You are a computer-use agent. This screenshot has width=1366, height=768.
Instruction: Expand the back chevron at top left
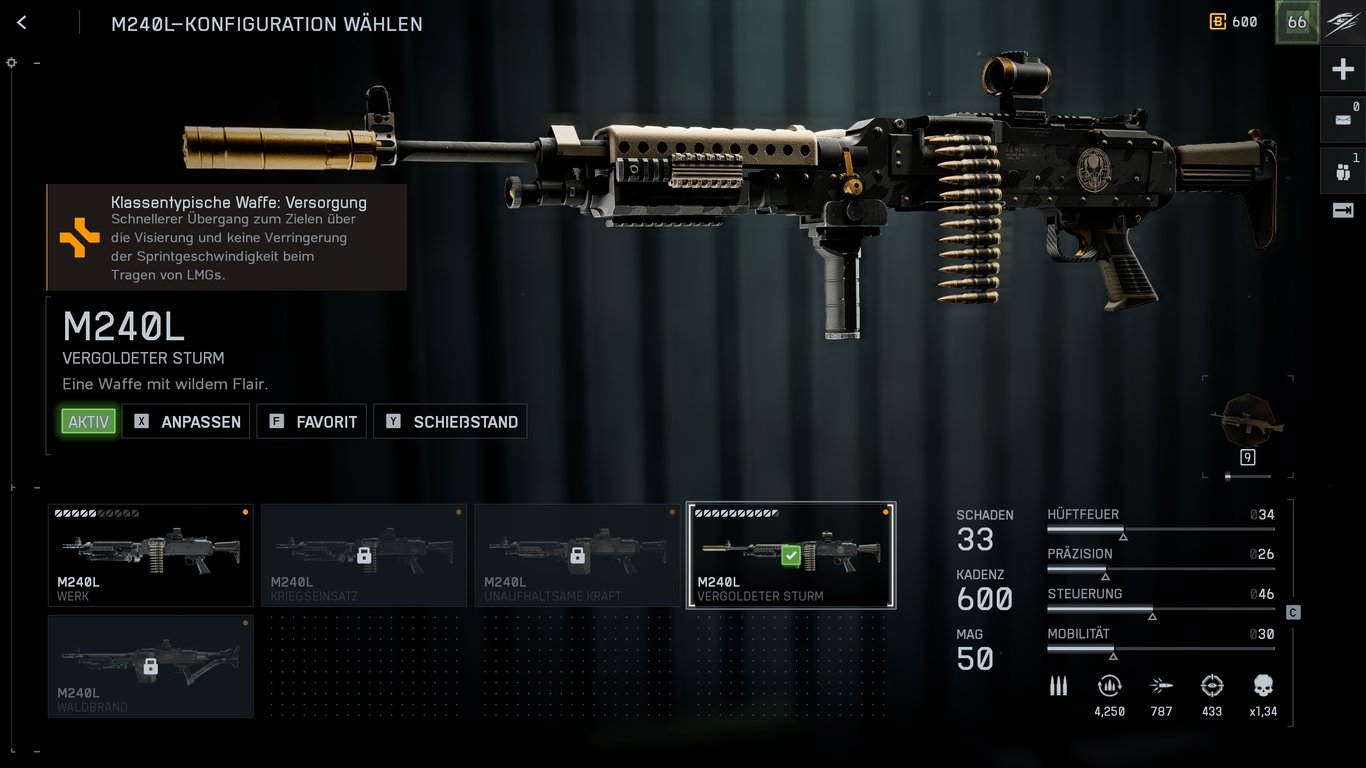tap(22, 21)
